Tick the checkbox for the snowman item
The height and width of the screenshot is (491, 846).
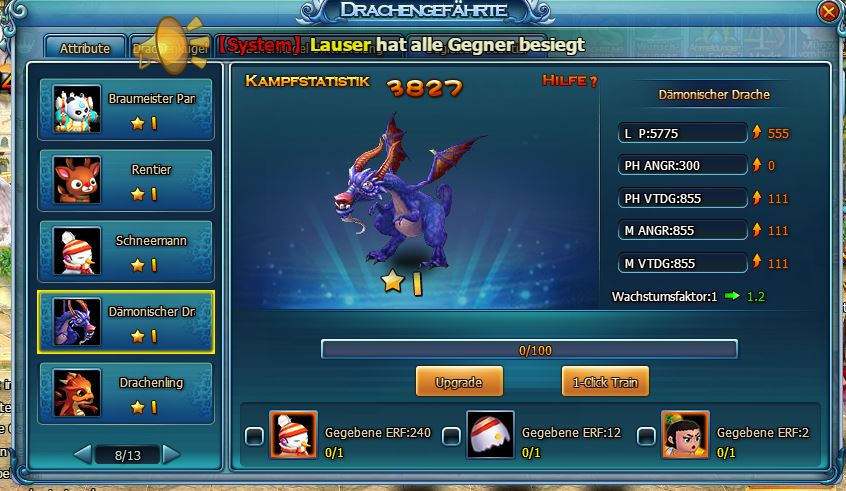coord(255,436)
